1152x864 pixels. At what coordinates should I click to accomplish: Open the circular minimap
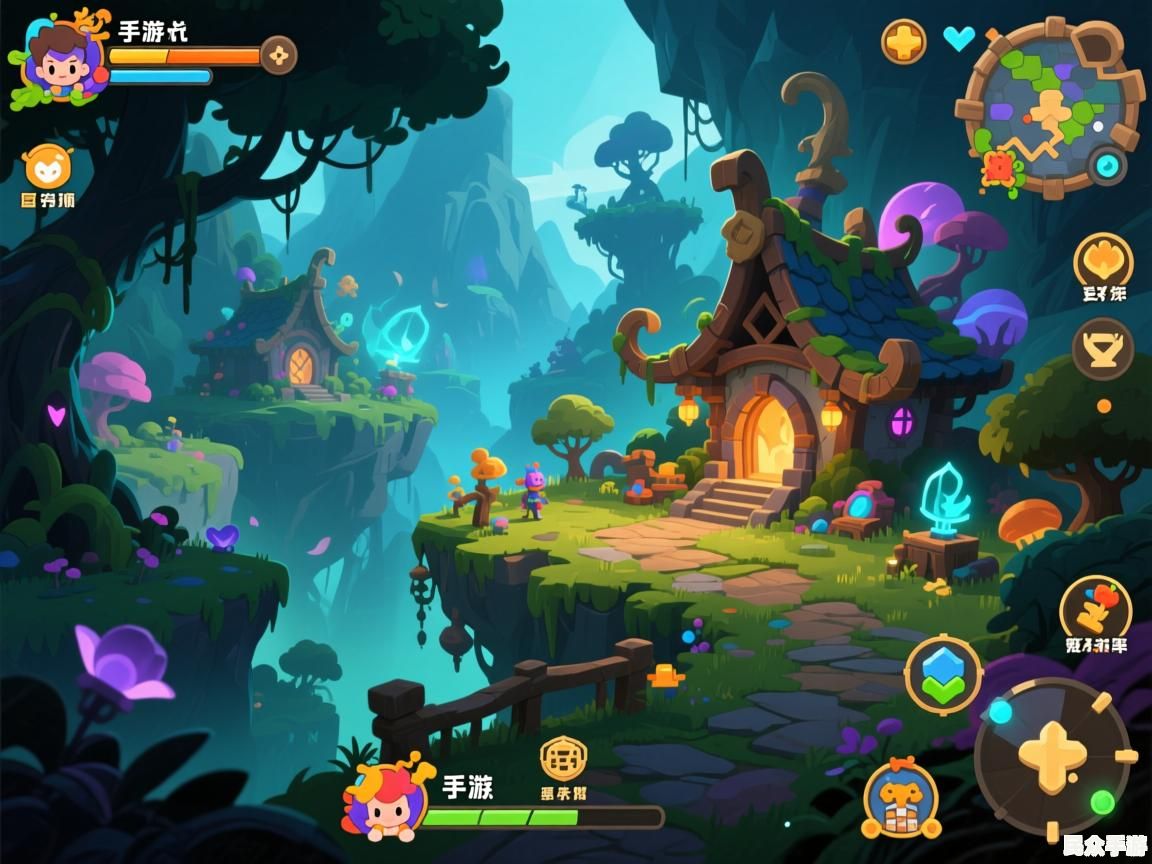tap(1050, 105)
